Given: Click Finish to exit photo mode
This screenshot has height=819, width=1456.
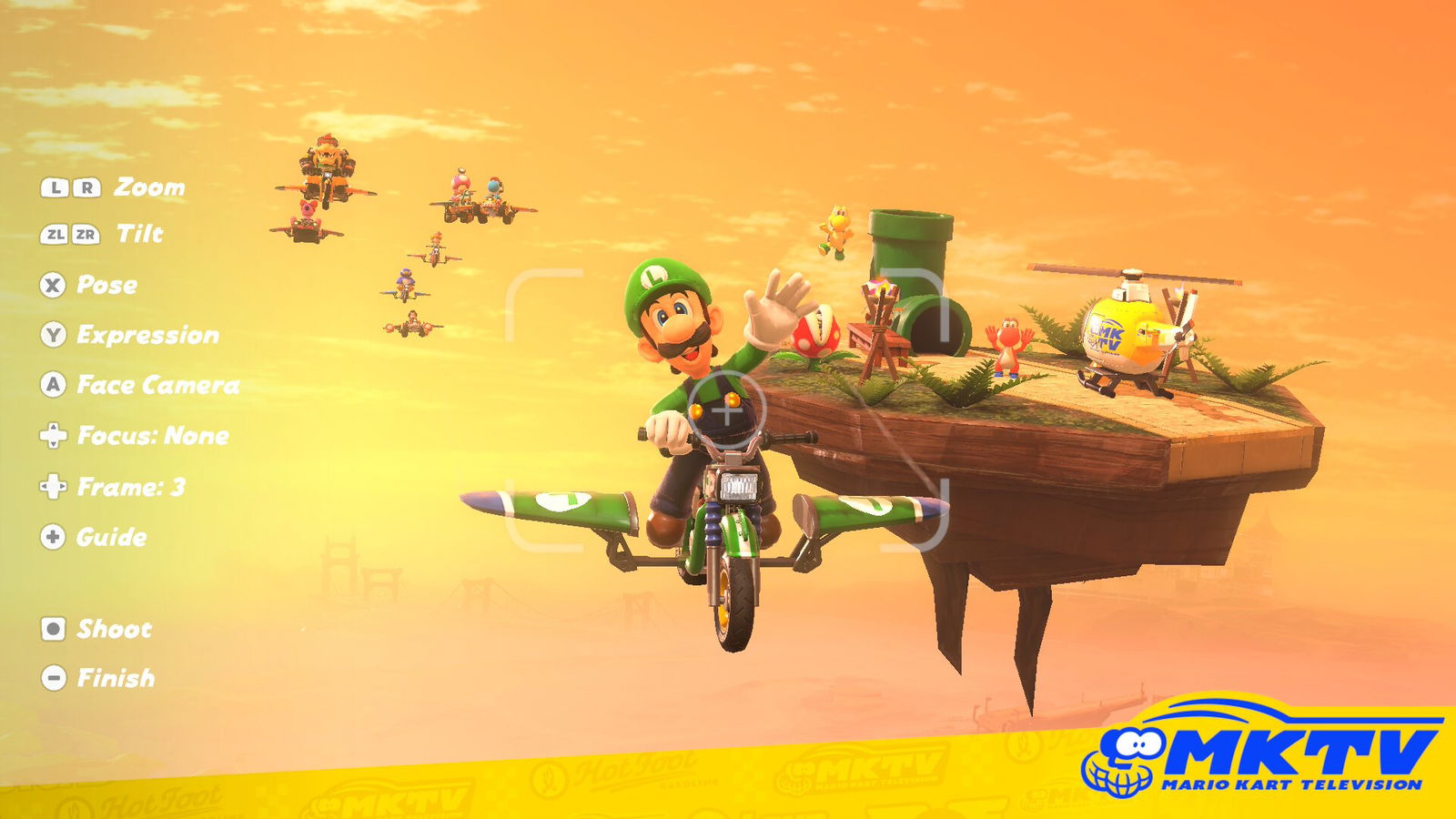Looking at the screenshot, I should (x=116, y=677).
